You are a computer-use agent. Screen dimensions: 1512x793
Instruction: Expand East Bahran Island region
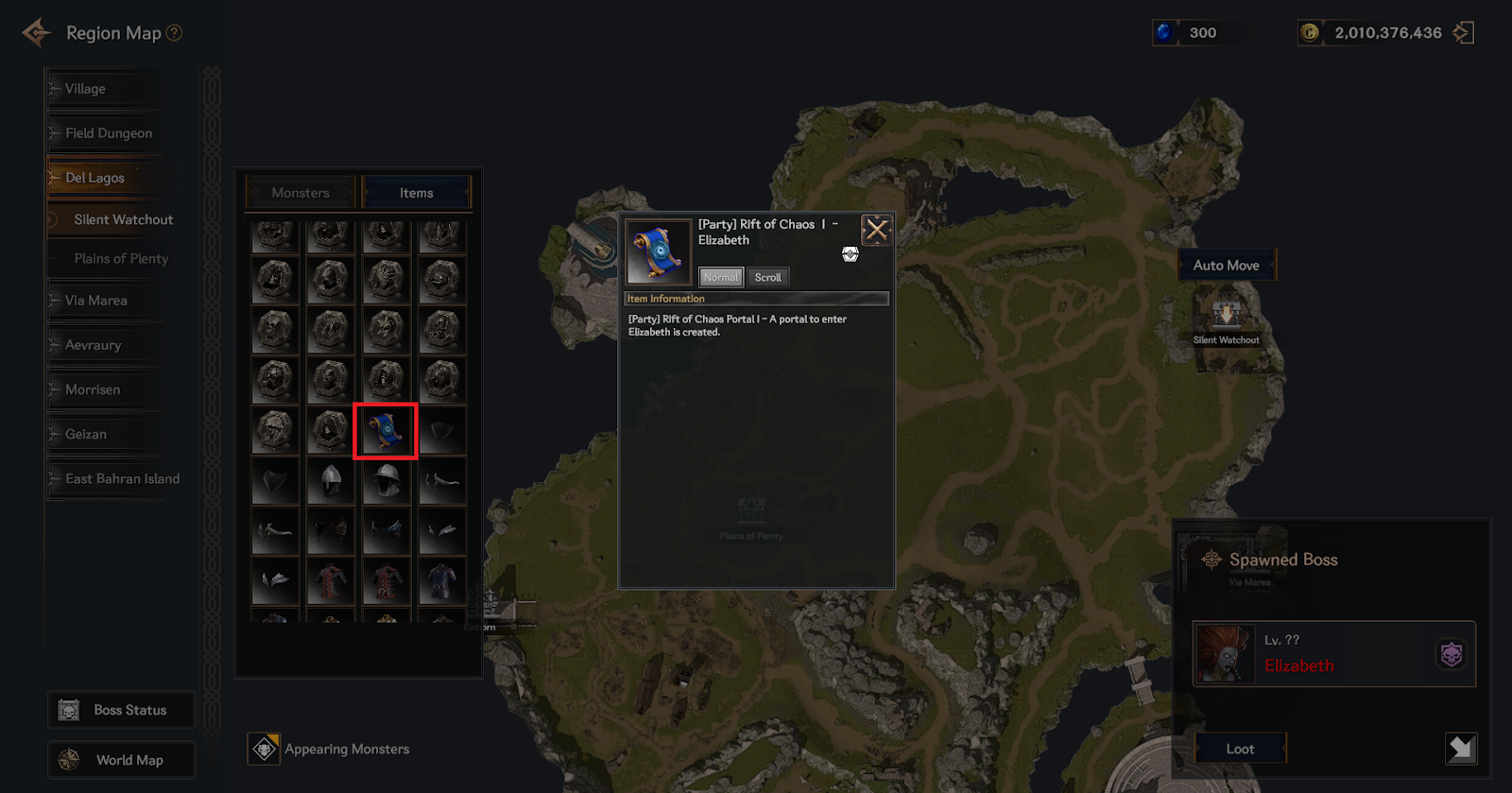[122, 479]
